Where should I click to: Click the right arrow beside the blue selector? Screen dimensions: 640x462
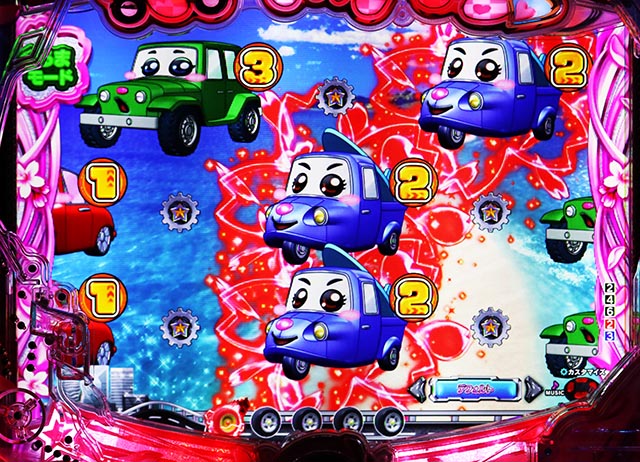[533, 389]
